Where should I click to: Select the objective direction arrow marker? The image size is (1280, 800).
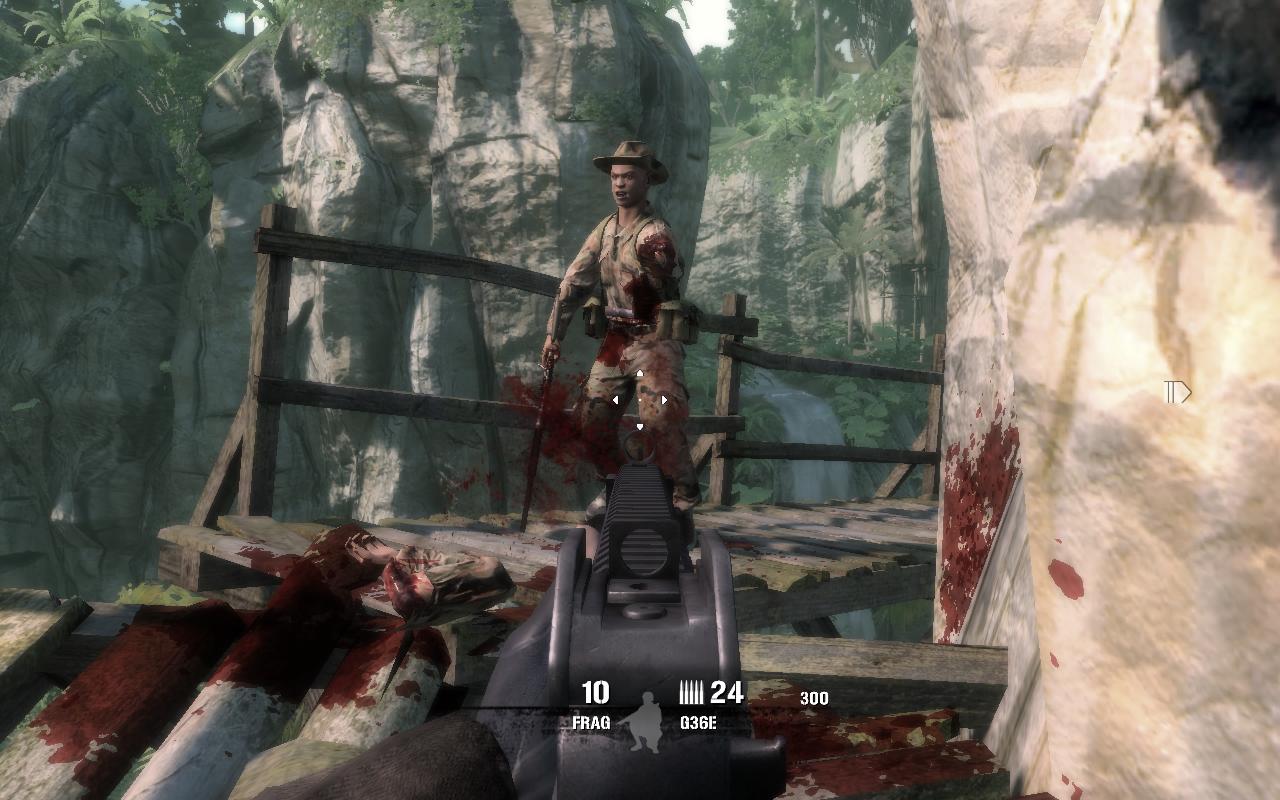[x=1178, y=392]
